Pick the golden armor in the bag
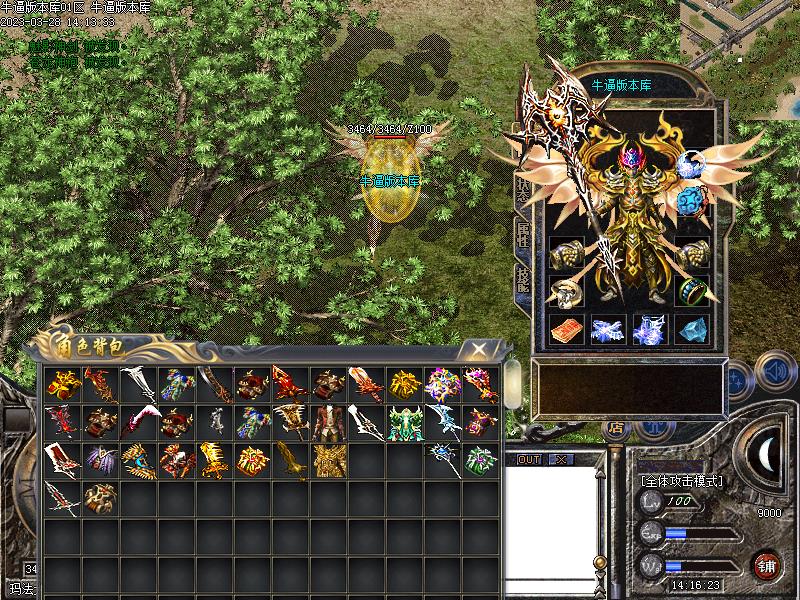Screen dimensions: 800x600 click(327, 461)
